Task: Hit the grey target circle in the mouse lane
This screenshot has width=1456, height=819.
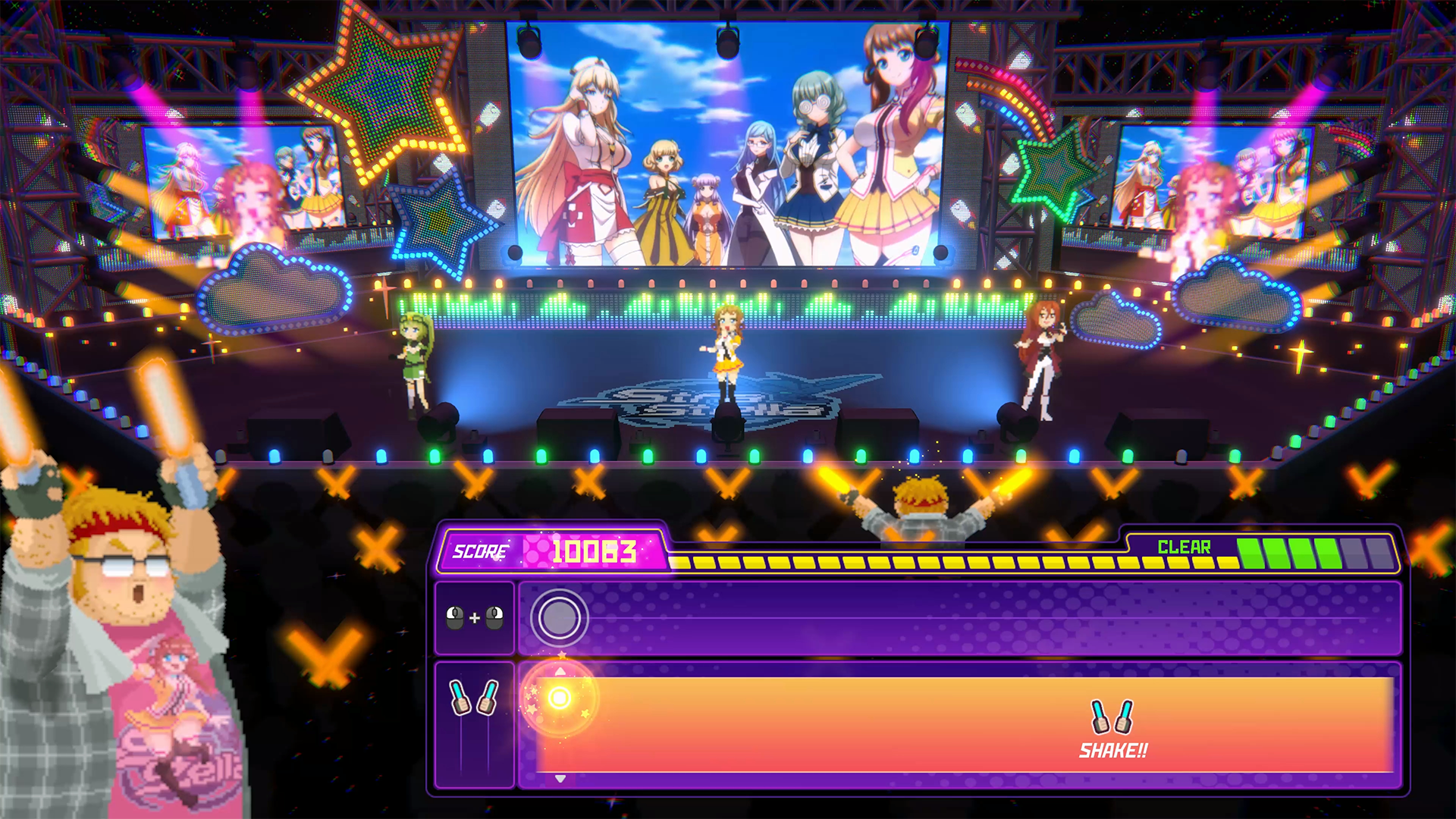Action: click(559, 618)
